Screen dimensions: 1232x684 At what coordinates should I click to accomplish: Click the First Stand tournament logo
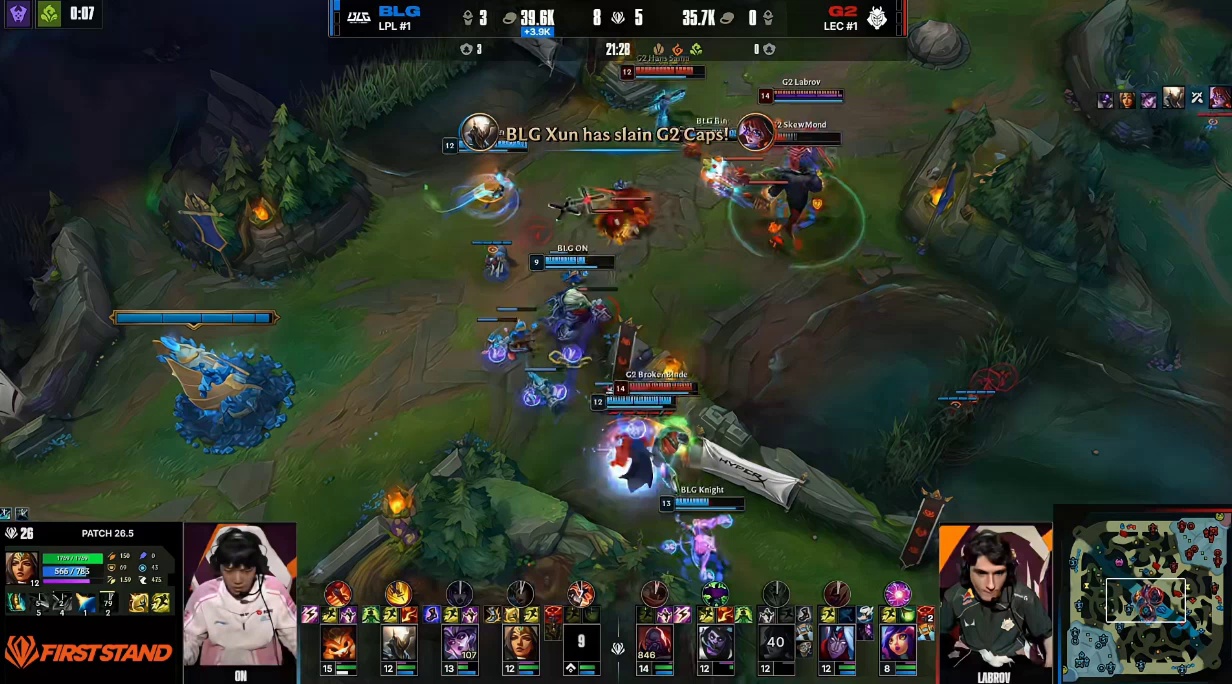coord(88,653)
